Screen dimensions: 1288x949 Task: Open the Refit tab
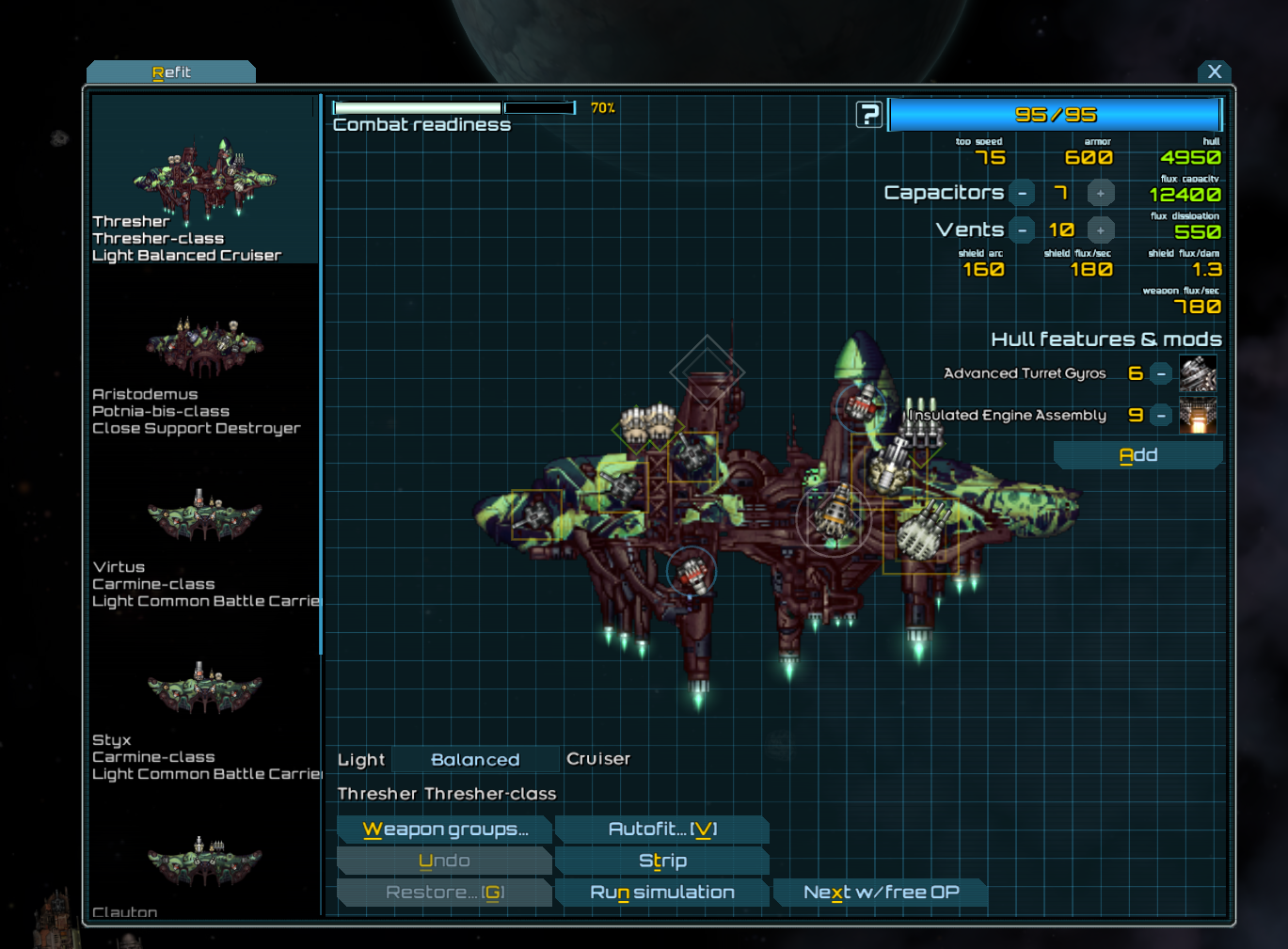tap(171, 72)
